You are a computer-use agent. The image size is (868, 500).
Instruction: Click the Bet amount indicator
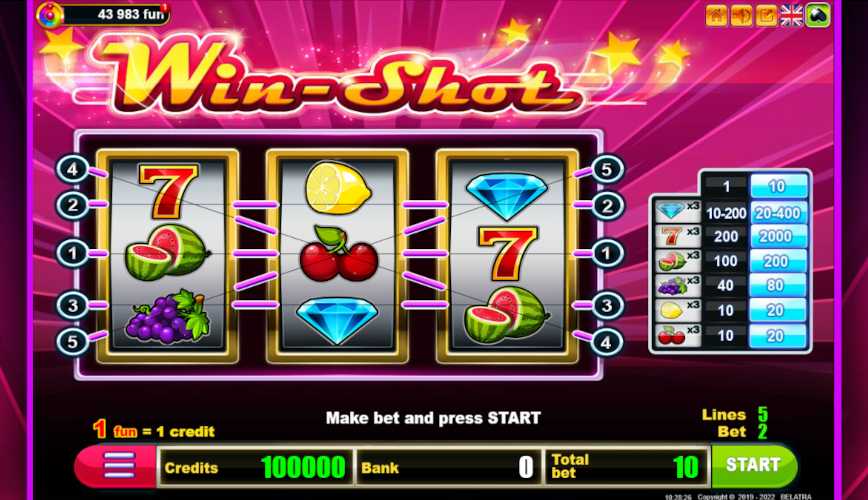pyautogui.click(x=762, y=431)
